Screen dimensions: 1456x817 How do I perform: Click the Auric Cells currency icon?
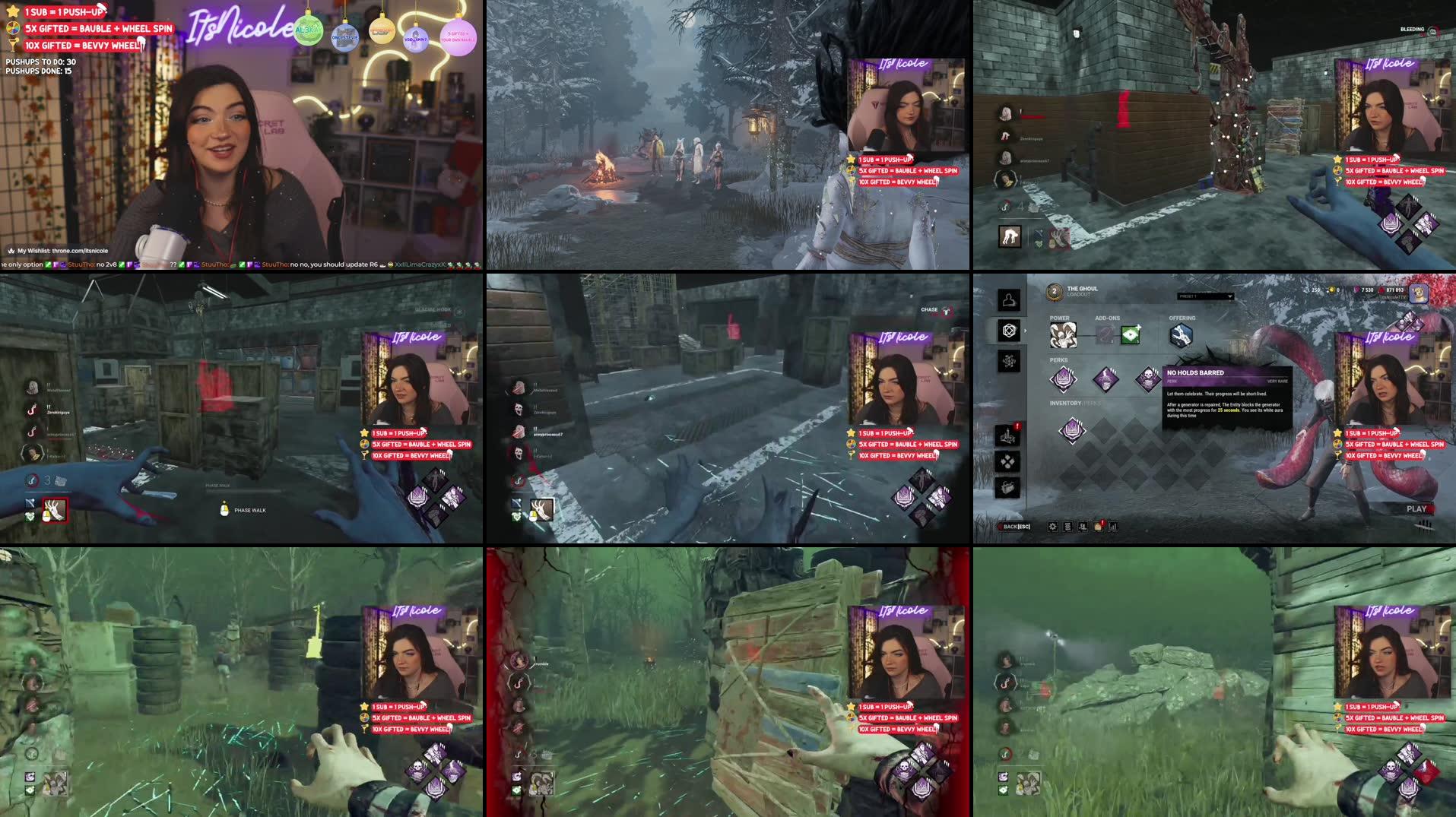click(x=1331, y=290)
